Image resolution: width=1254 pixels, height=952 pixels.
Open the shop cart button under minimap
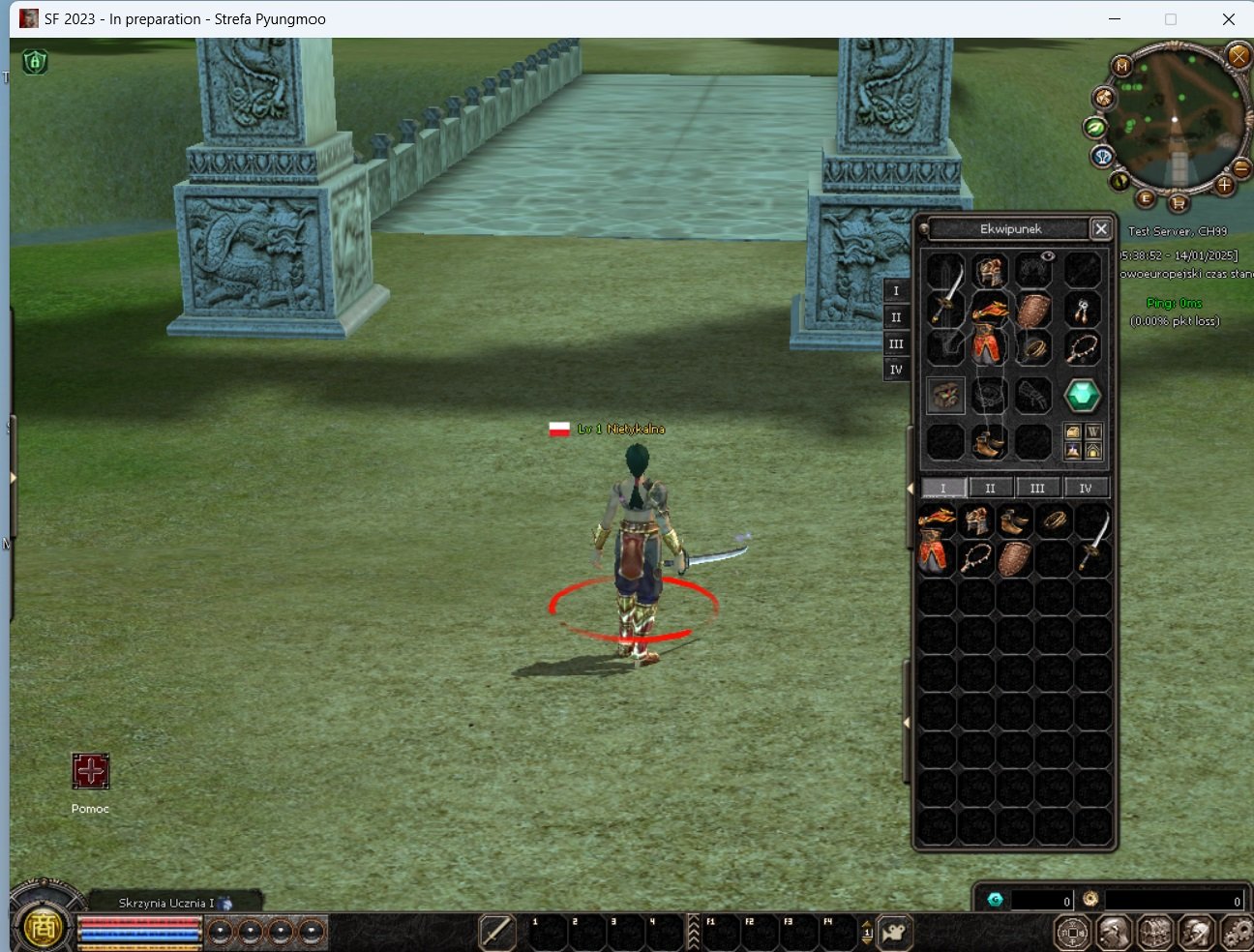pos(1179,203)
